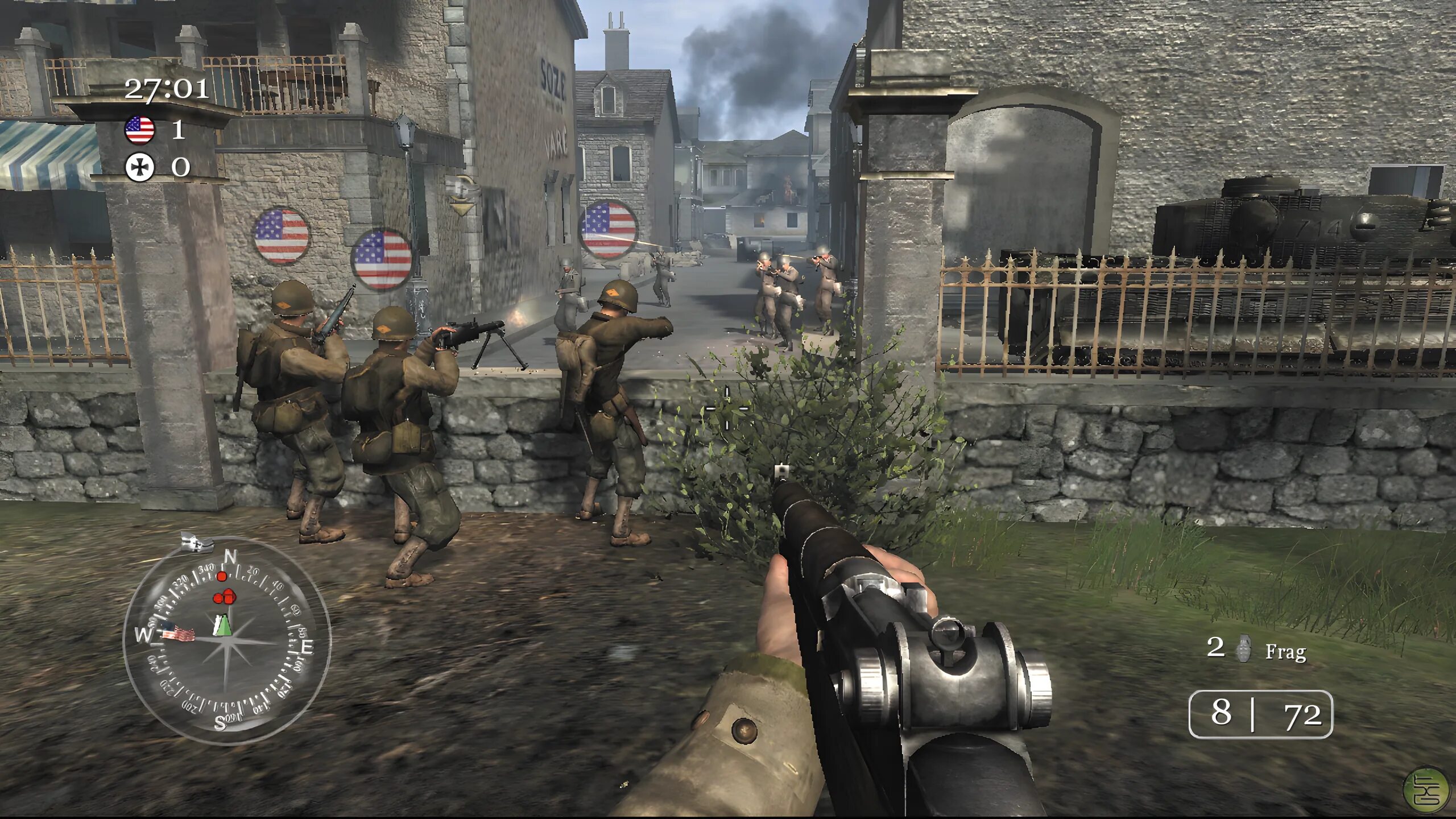The width and height of the screenshot is (1456, 819).
Task: Click the German iron cross team icon
Action: click(139, 167)
